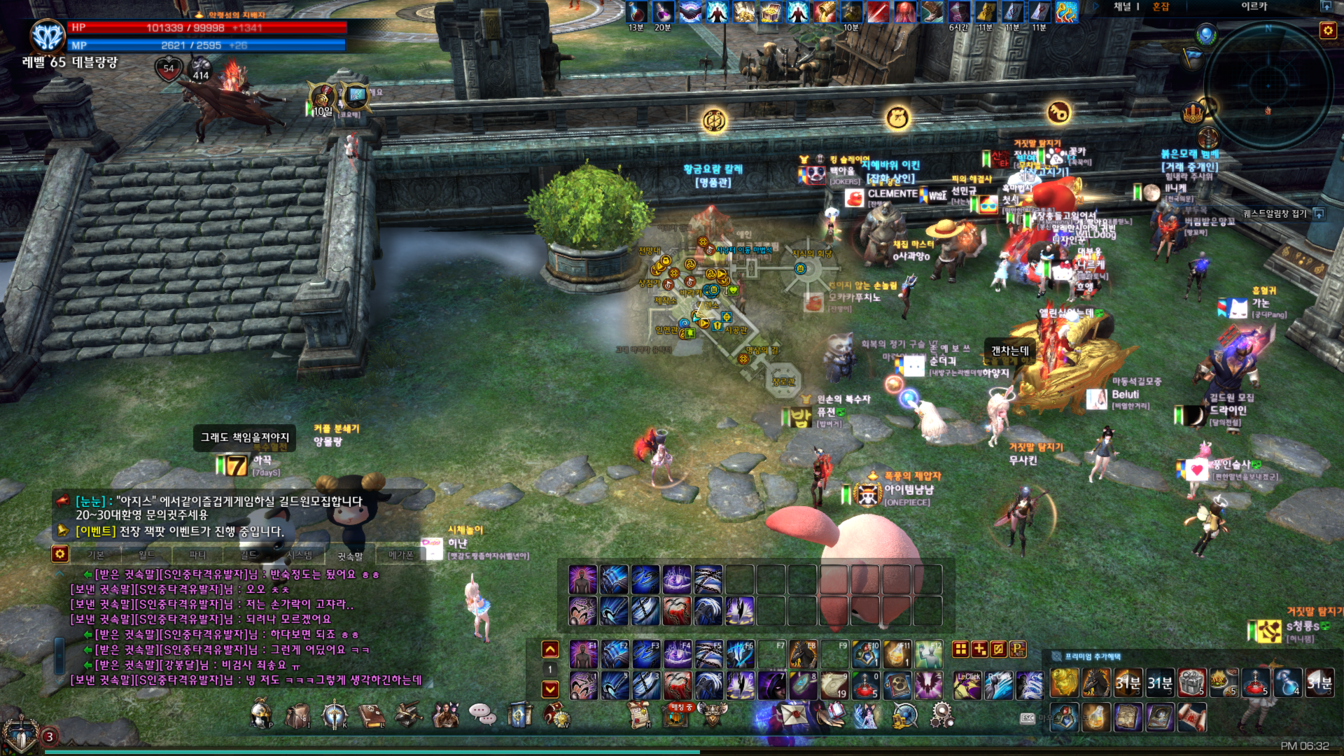Open the gear system options icon

click(x=941, y=714)
